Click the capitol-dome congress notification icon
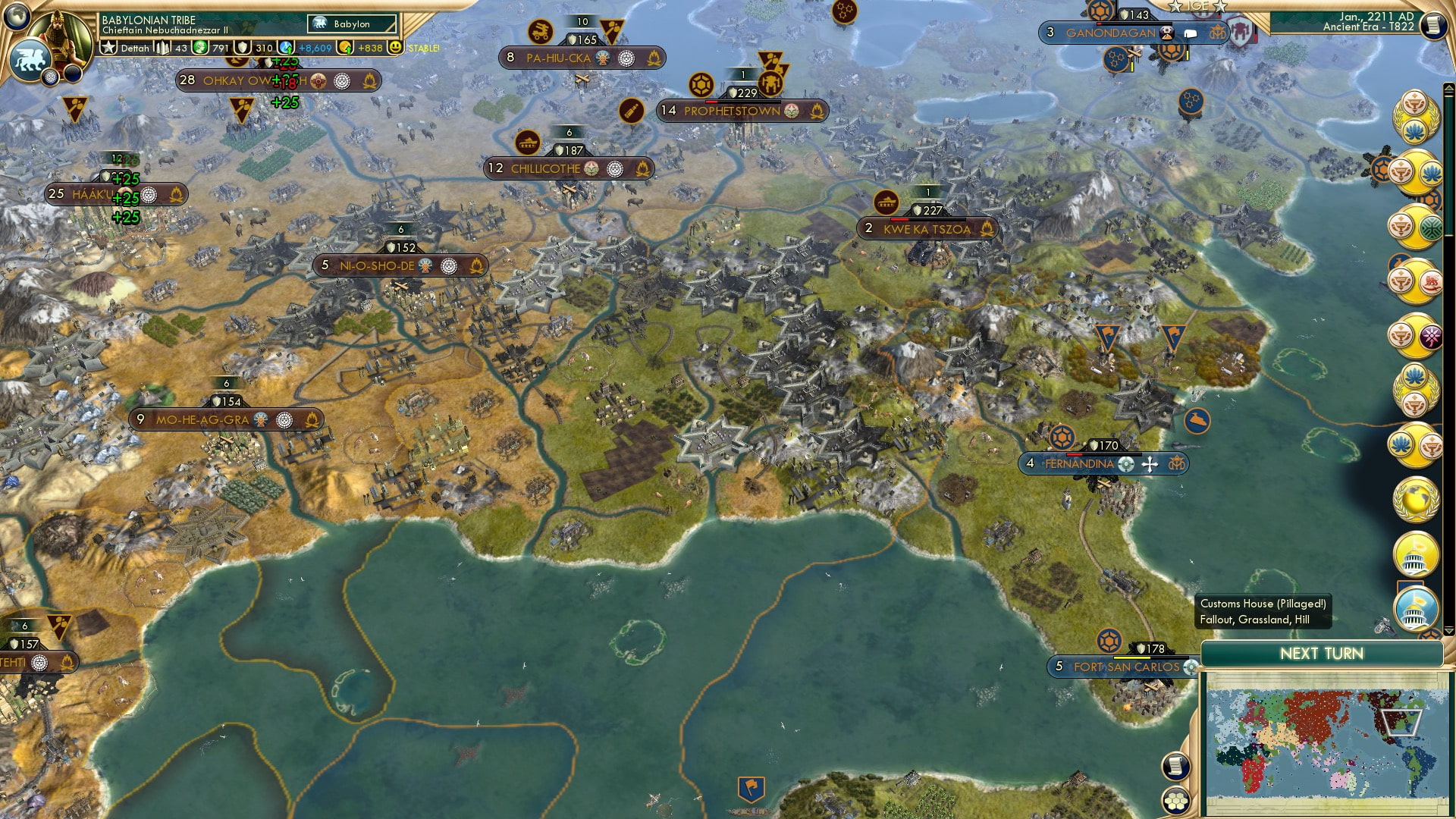This screenshot has height=819, width=1456. (1415, 555)
